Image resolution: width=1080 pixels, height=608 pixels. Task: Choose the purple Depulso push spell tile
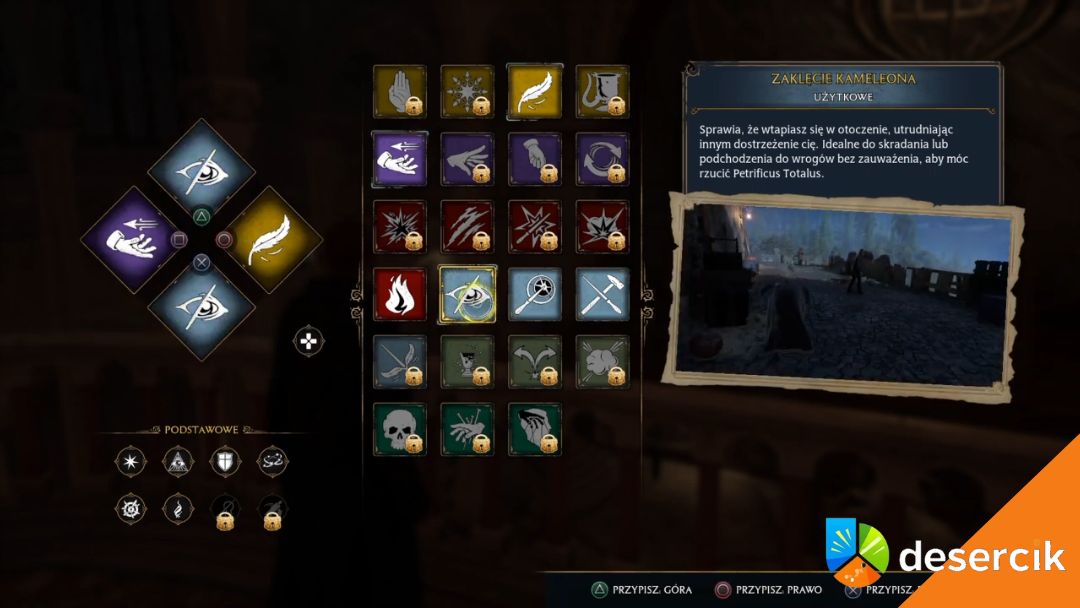point(399,159)
